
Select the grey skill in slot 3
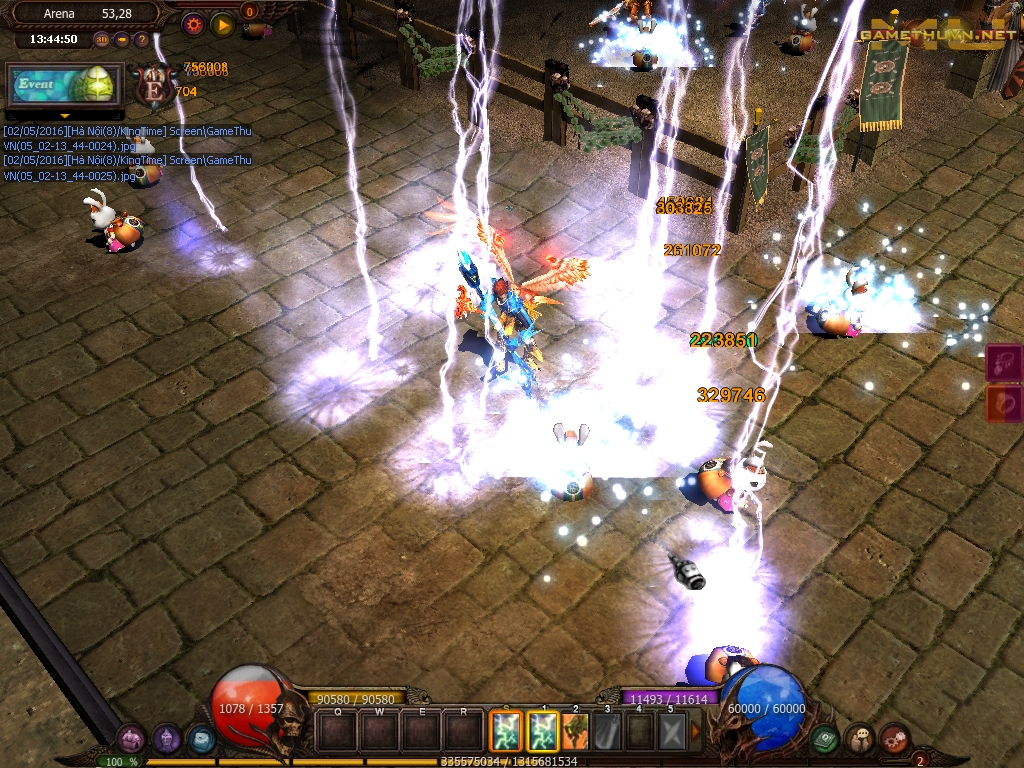coord(607,731)
